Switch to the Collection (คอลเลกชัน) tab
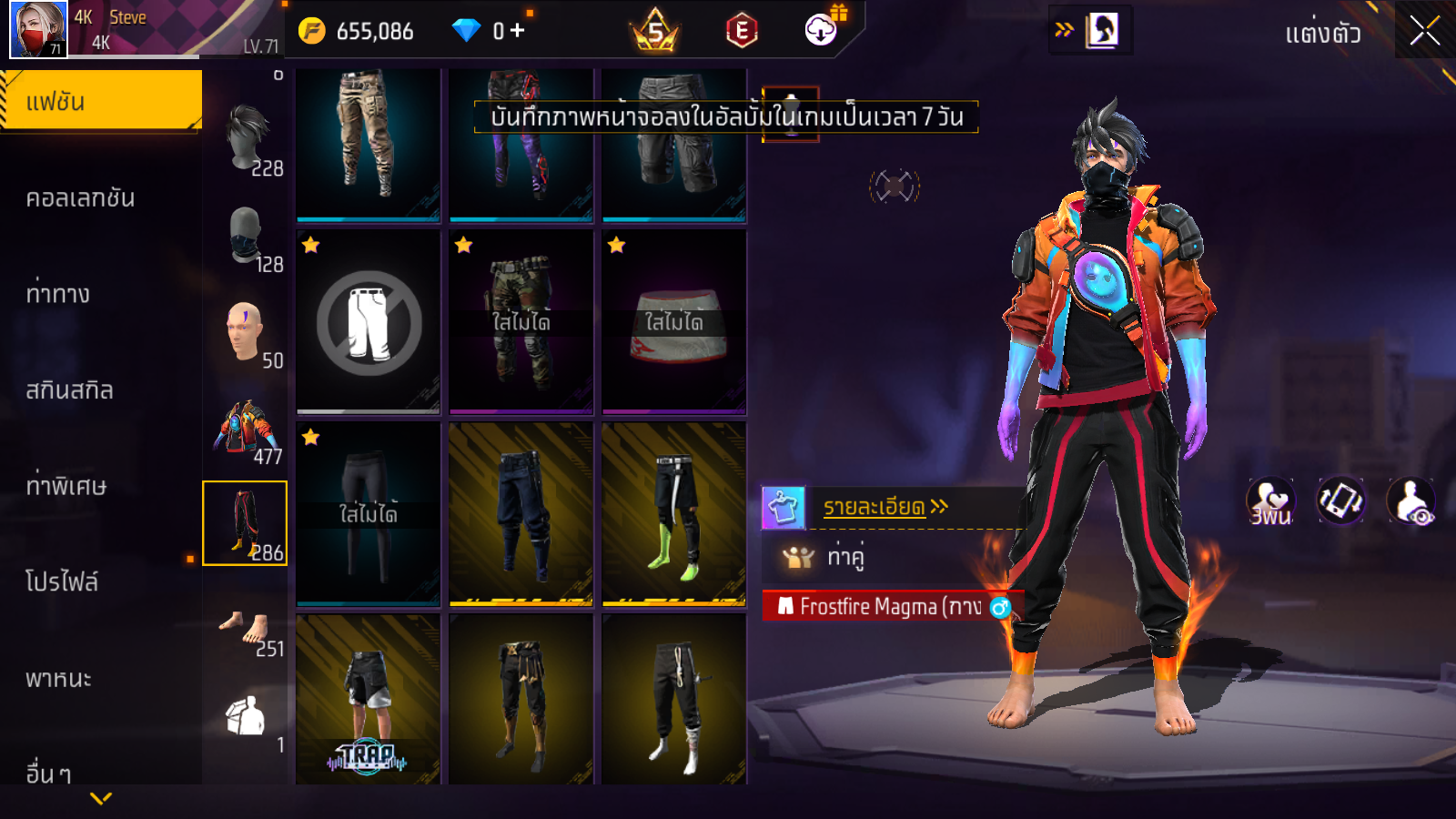This screenshot has height=819, width=1456. (80, 198)
